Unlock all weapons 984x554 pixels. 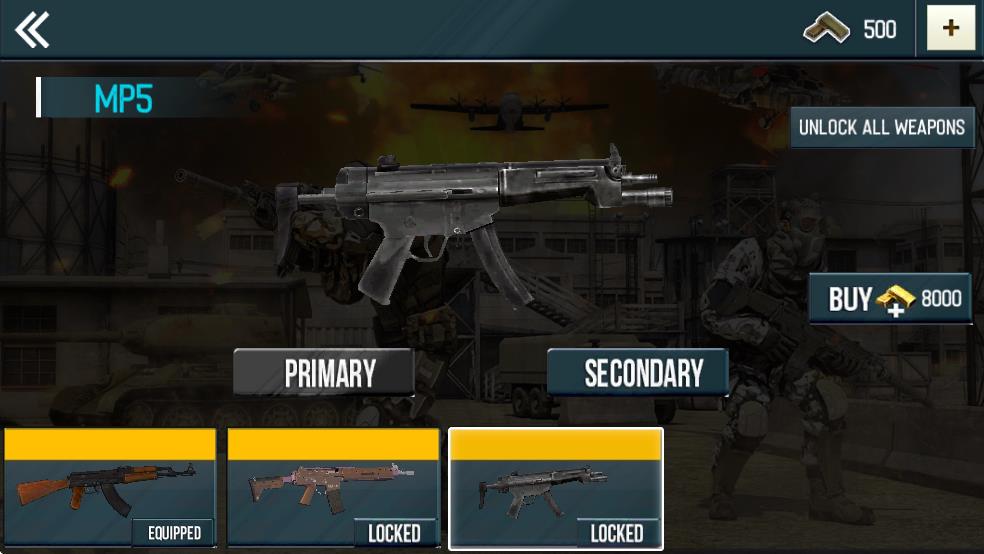click(882, 128)
